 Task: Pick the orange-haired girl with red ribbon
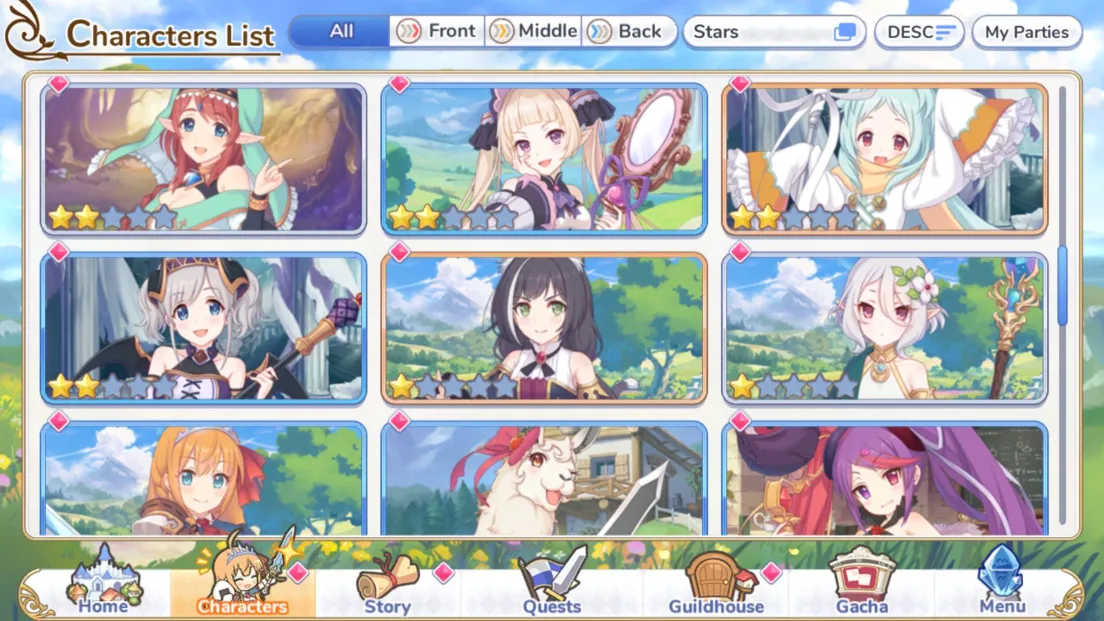204,480
